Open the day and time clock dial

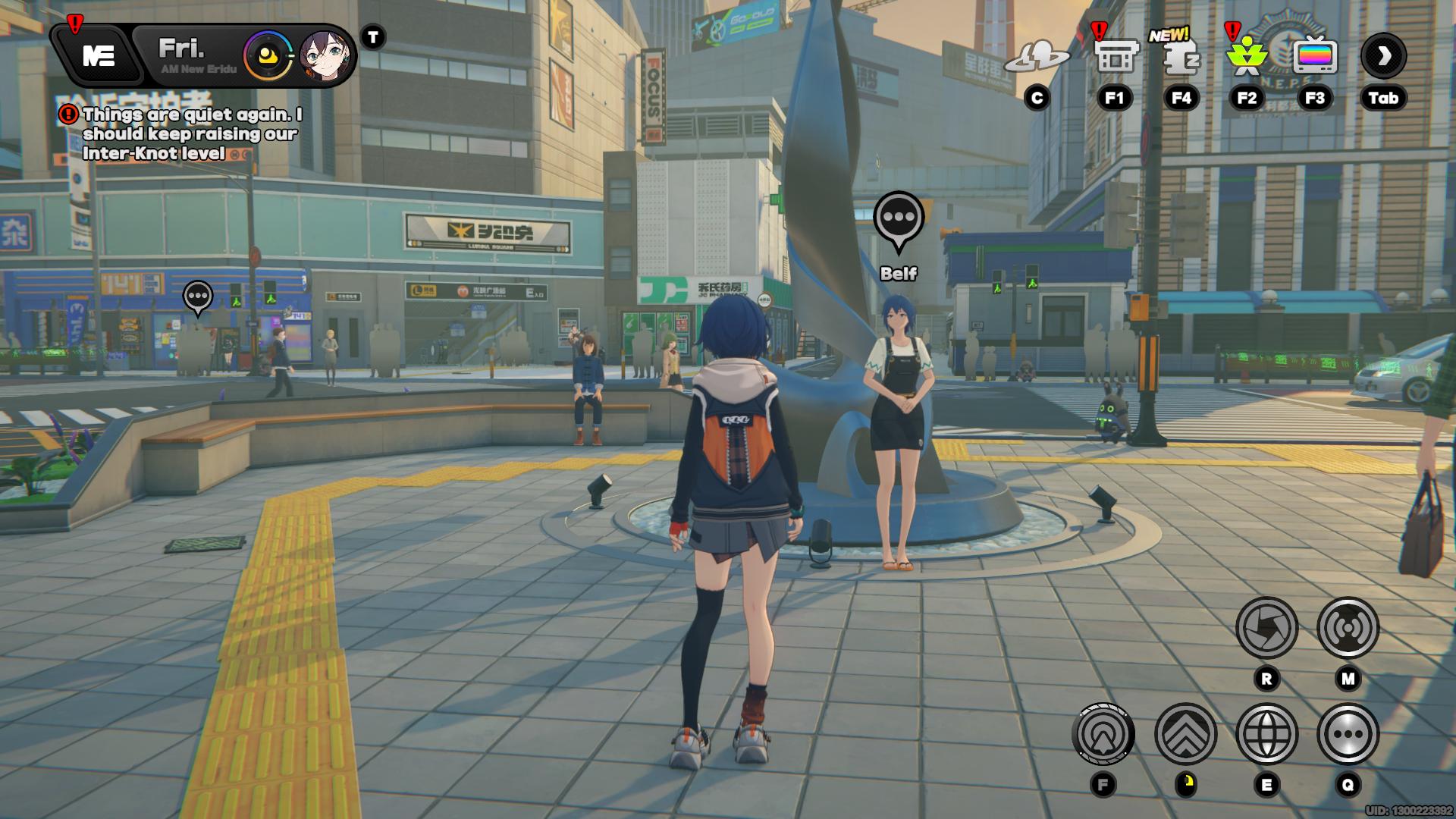pyautogui.click(x=268, y=56)
